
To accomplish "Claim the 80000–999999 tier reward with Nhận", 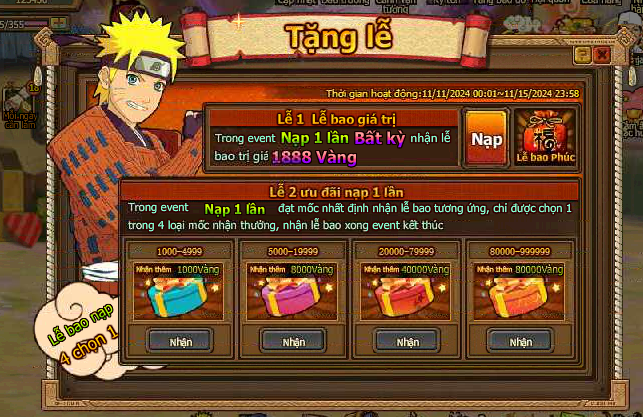I will tap(516, 341).
